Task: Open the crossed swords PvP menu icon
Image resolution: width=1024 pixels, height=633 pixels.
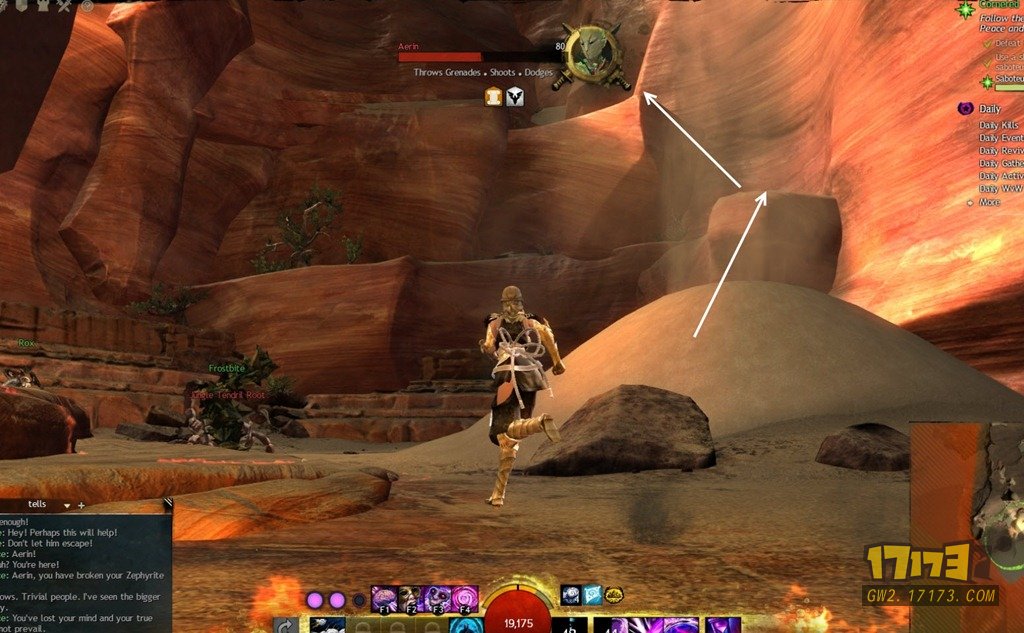Action: click(x=65, y=6)
